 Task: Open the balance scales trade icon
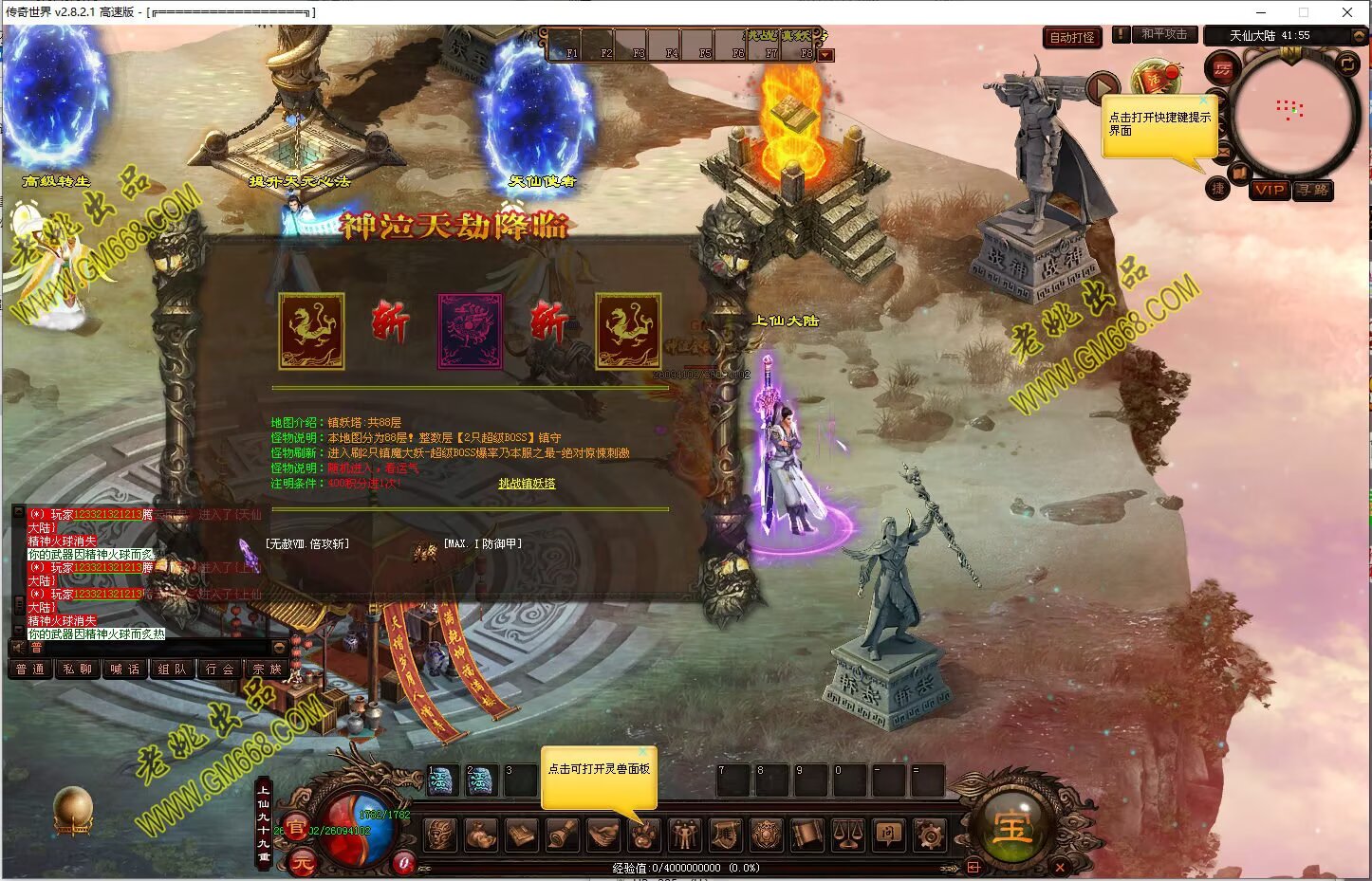(847, 835)
